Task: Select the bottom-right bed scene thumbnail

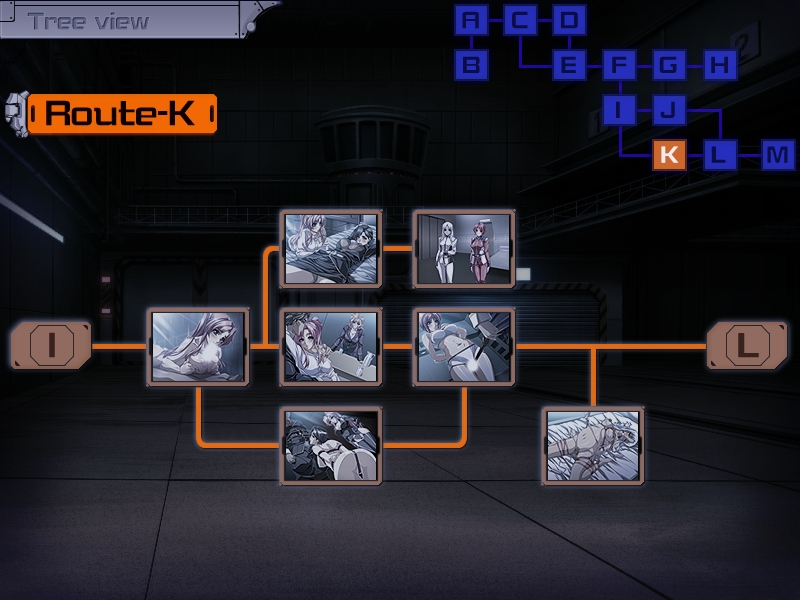Action: (593, 445)
